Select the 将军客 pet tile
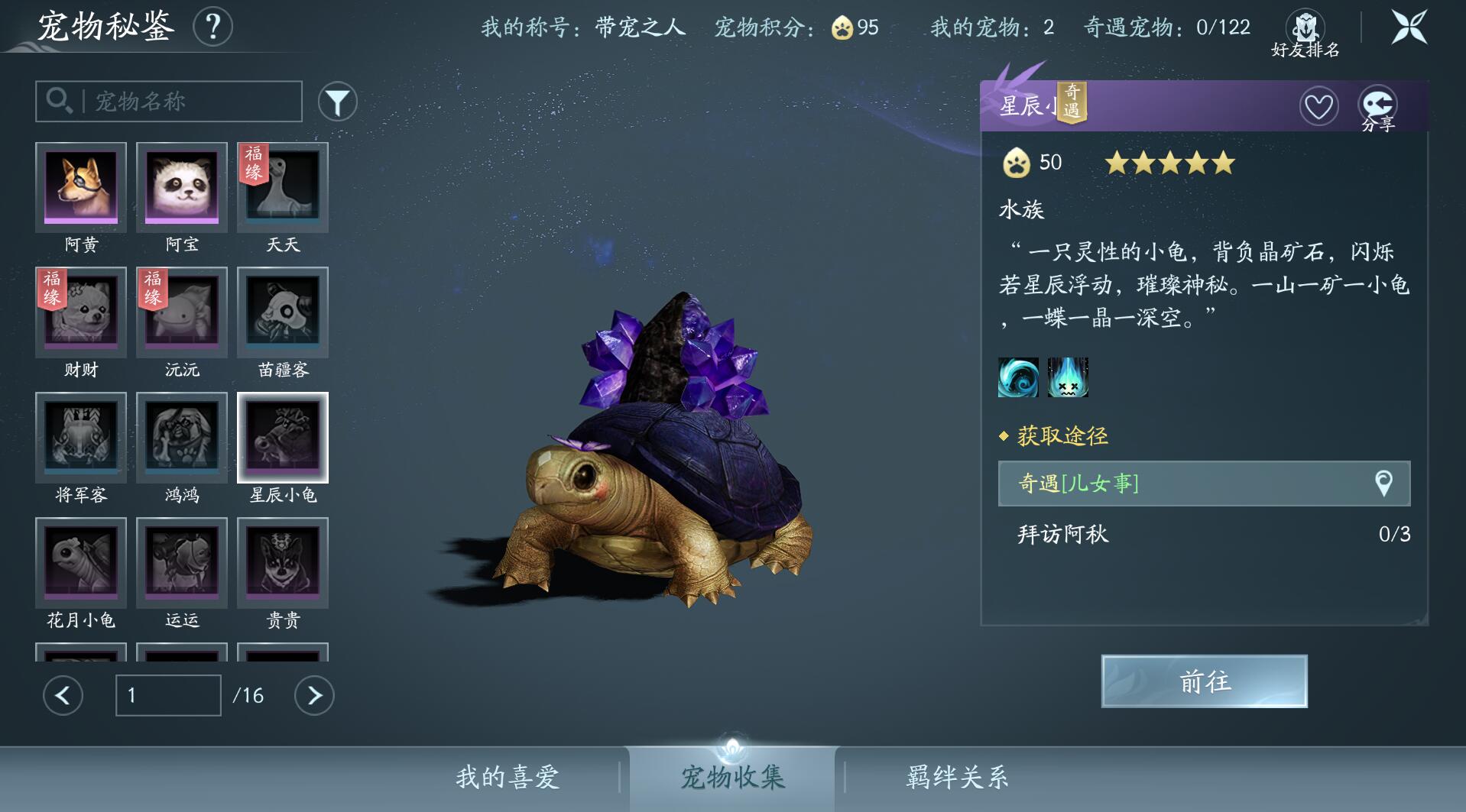Viewport: 1466px width, 812px height. coord(81,438)
